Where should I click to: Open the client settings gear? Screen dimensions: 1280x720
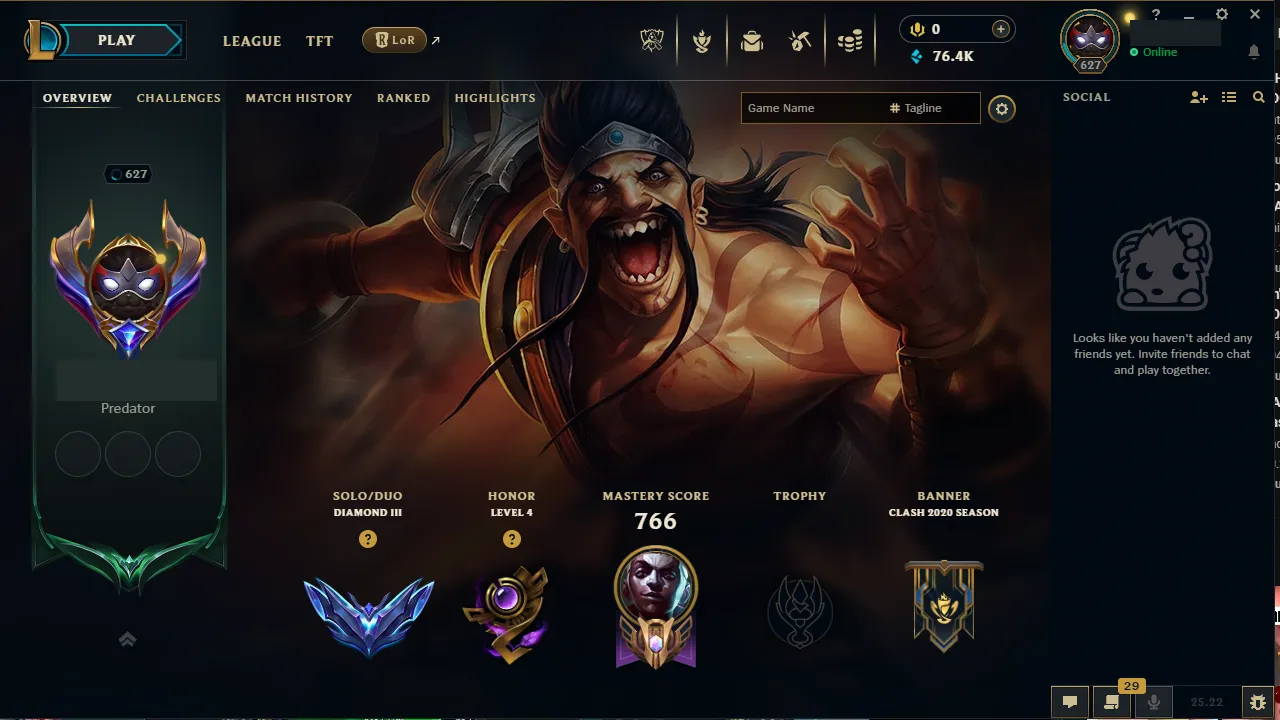coord(1221,14)
